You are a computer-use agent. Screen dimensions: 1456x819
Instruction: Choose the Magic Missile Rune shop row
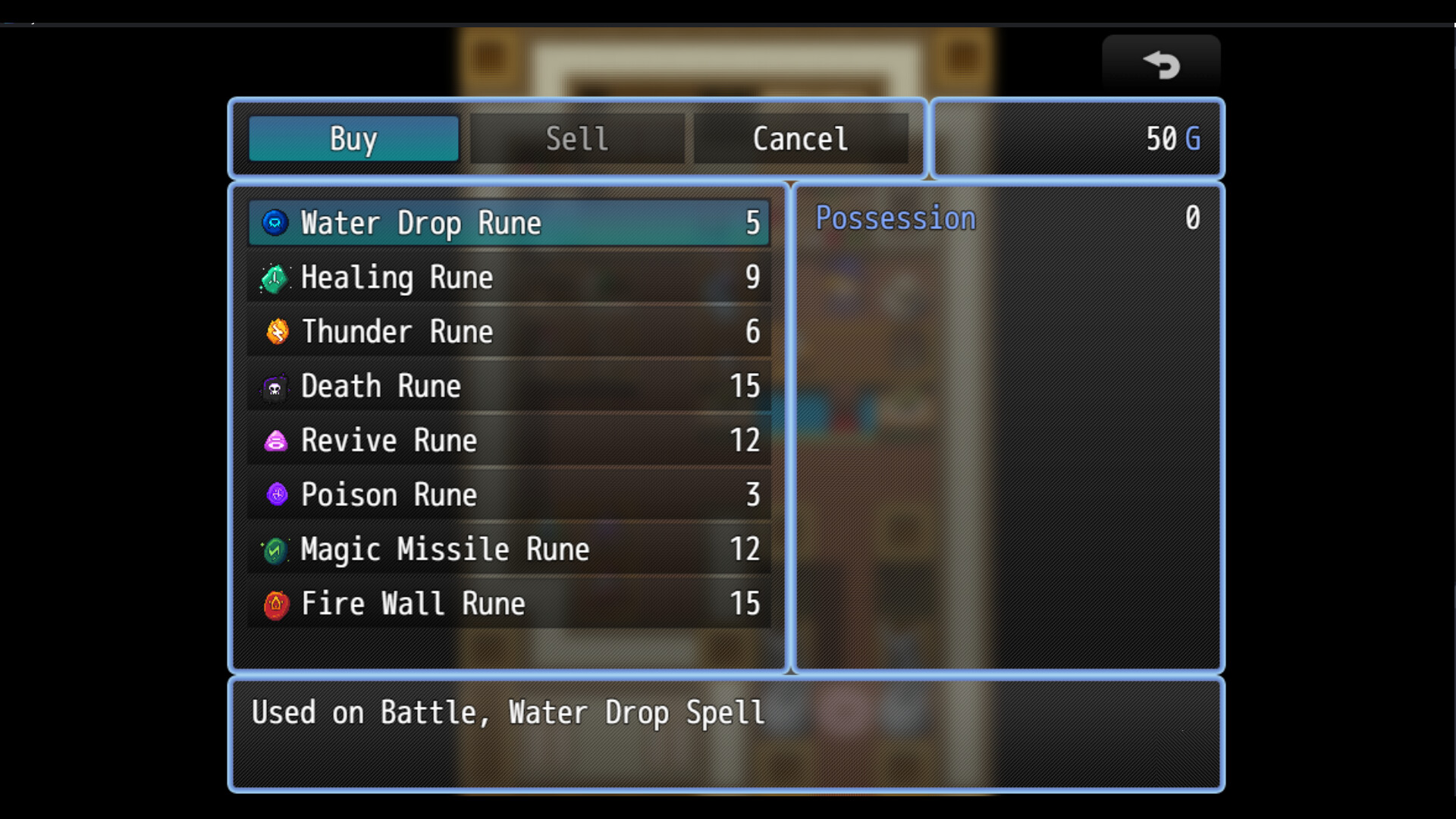[508, 549]
